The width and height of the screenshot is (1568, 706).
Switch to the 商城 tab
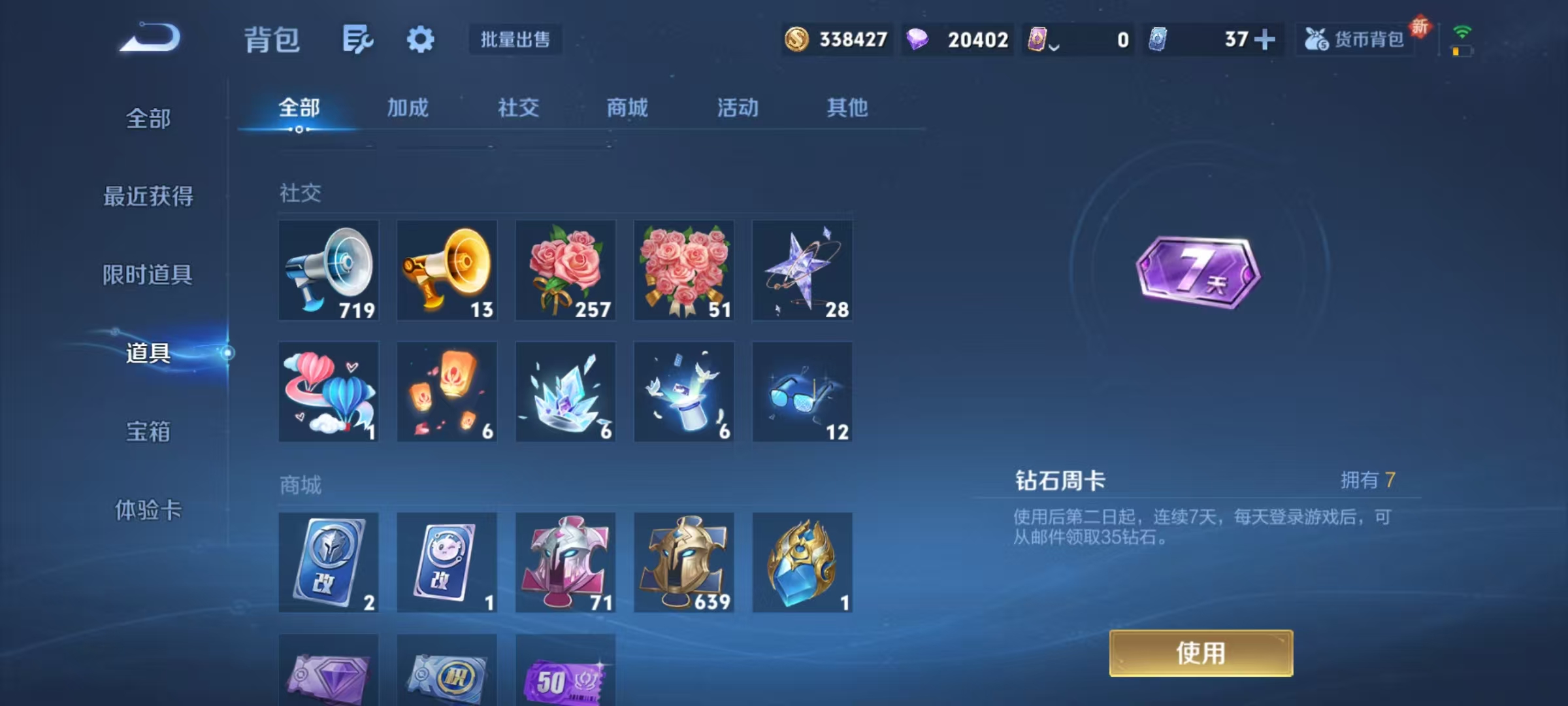click(x=626, y=108)
